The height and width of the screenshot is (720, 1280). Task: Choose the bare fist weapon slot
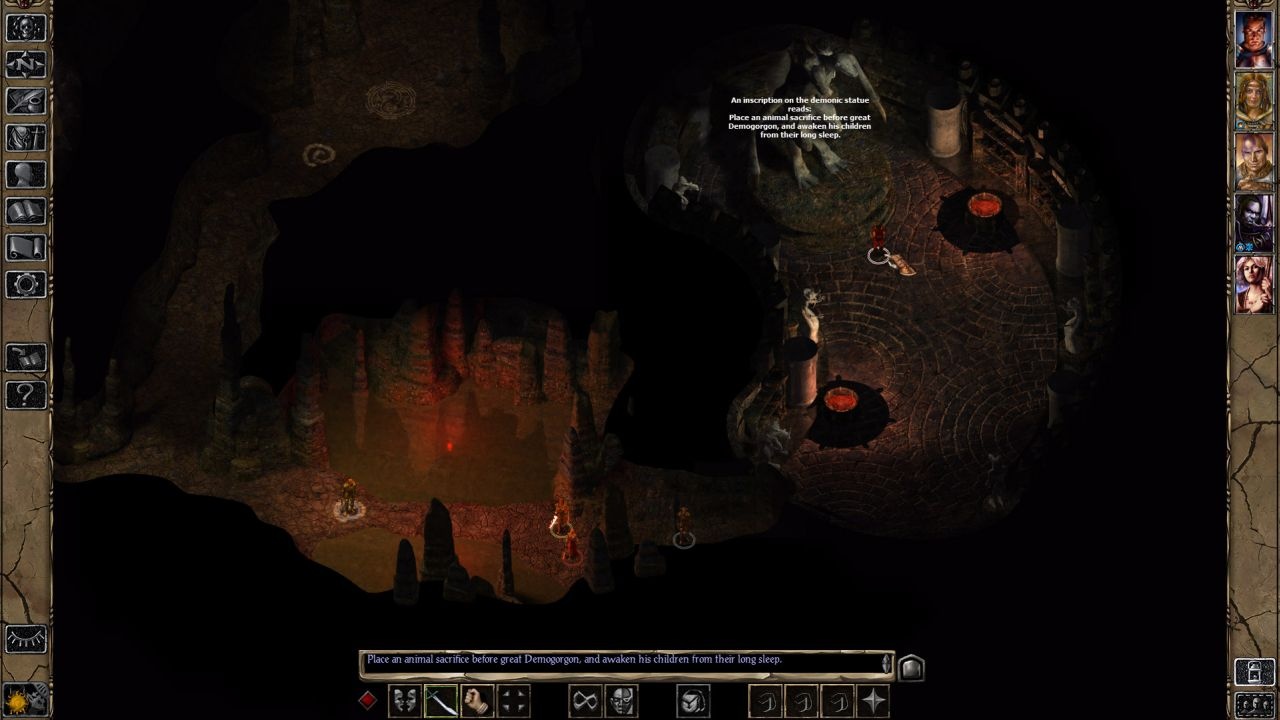[x=477, y=701]
